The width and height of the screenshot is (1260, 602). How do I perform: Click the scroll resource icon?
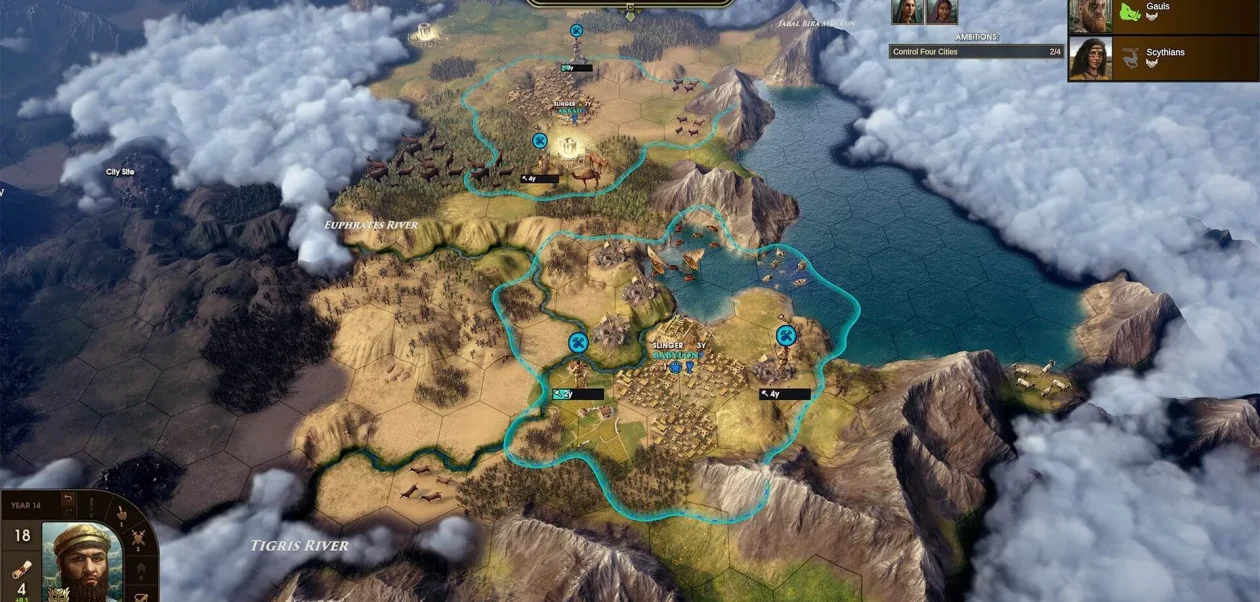point(21,569)
